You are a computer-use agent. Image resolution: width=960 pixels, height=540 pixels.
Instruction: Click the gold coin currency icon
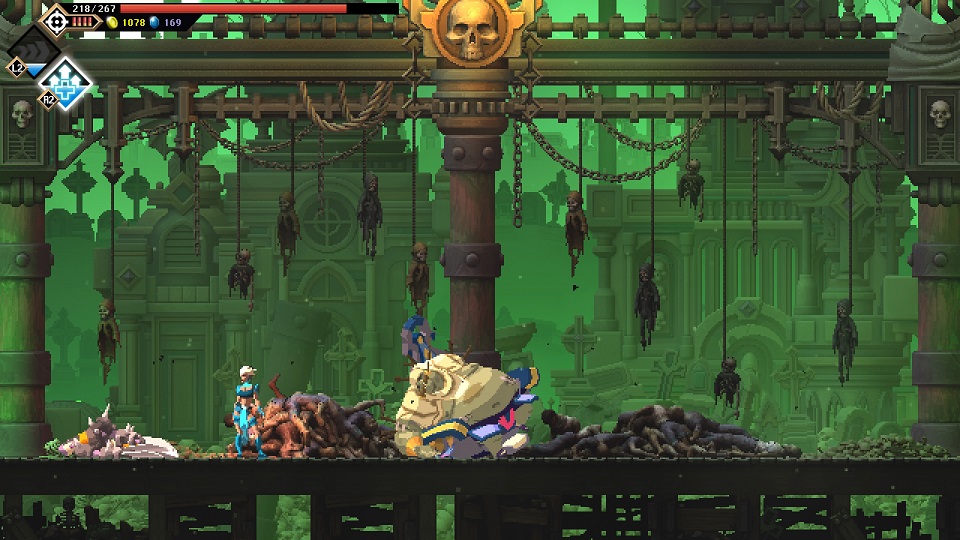point(113,22)
